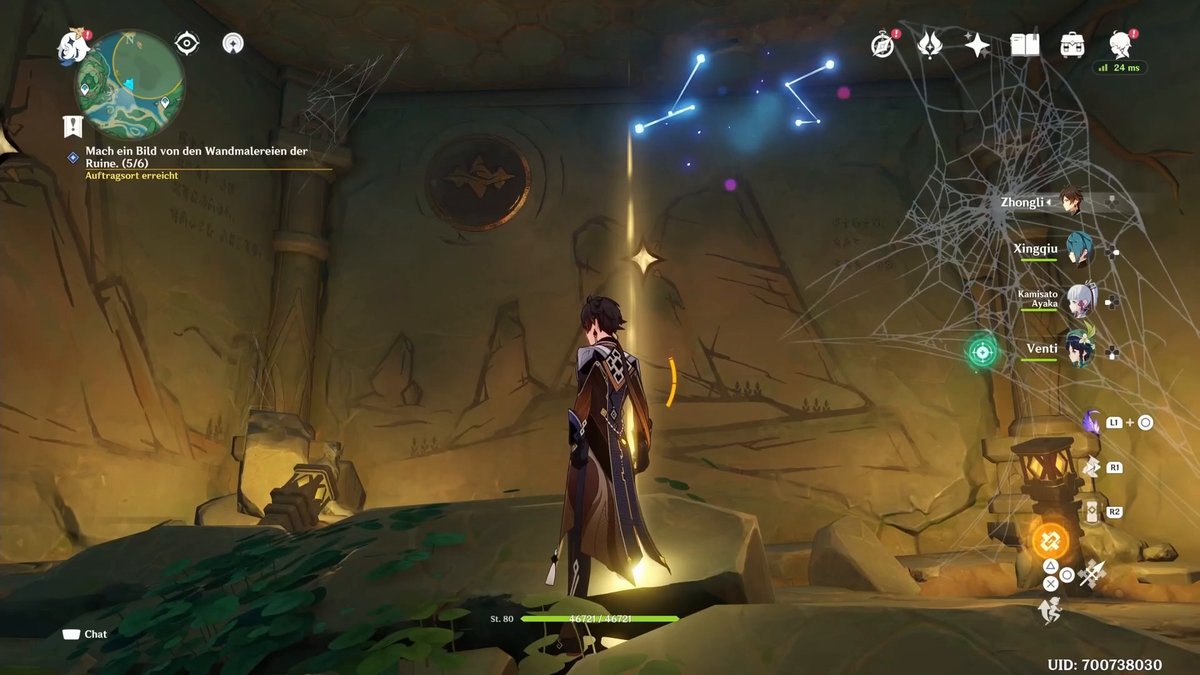
Task: Open the winged battle pass icon
Action: pyautogui.click(x=930, y=44)
